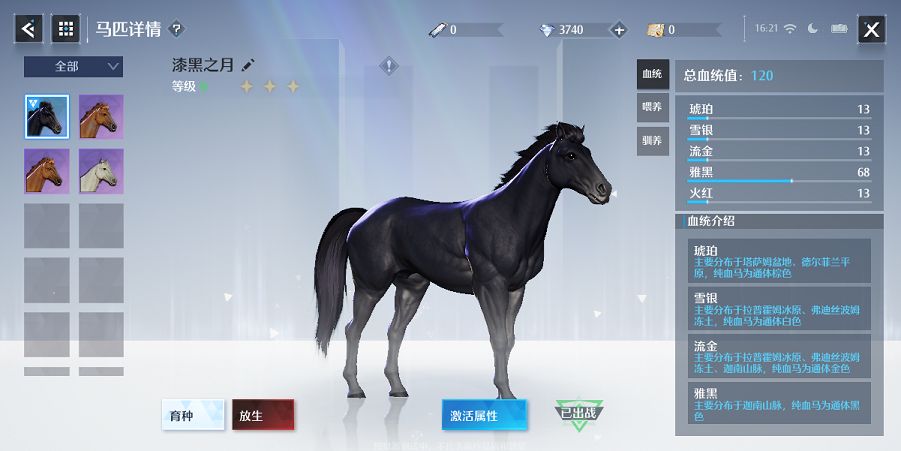Select the black horse thumbnail

pyautogui.click(x=47, y=117)
